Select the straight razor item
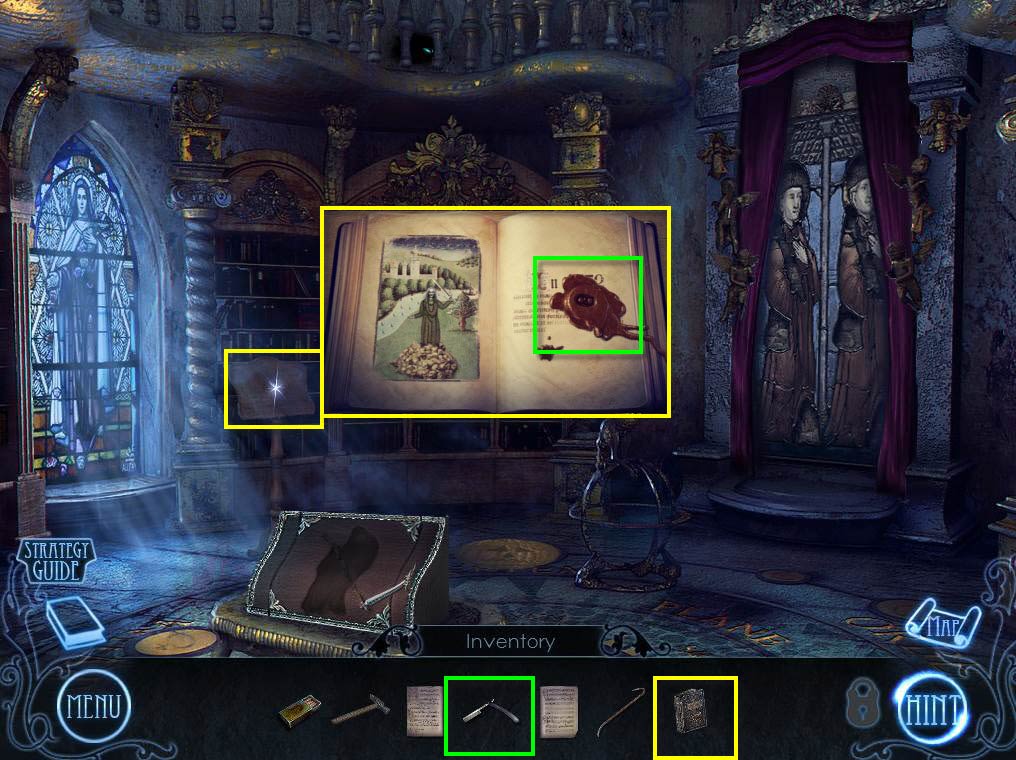The image size is (1016, 760). click(x=490, y=714)
